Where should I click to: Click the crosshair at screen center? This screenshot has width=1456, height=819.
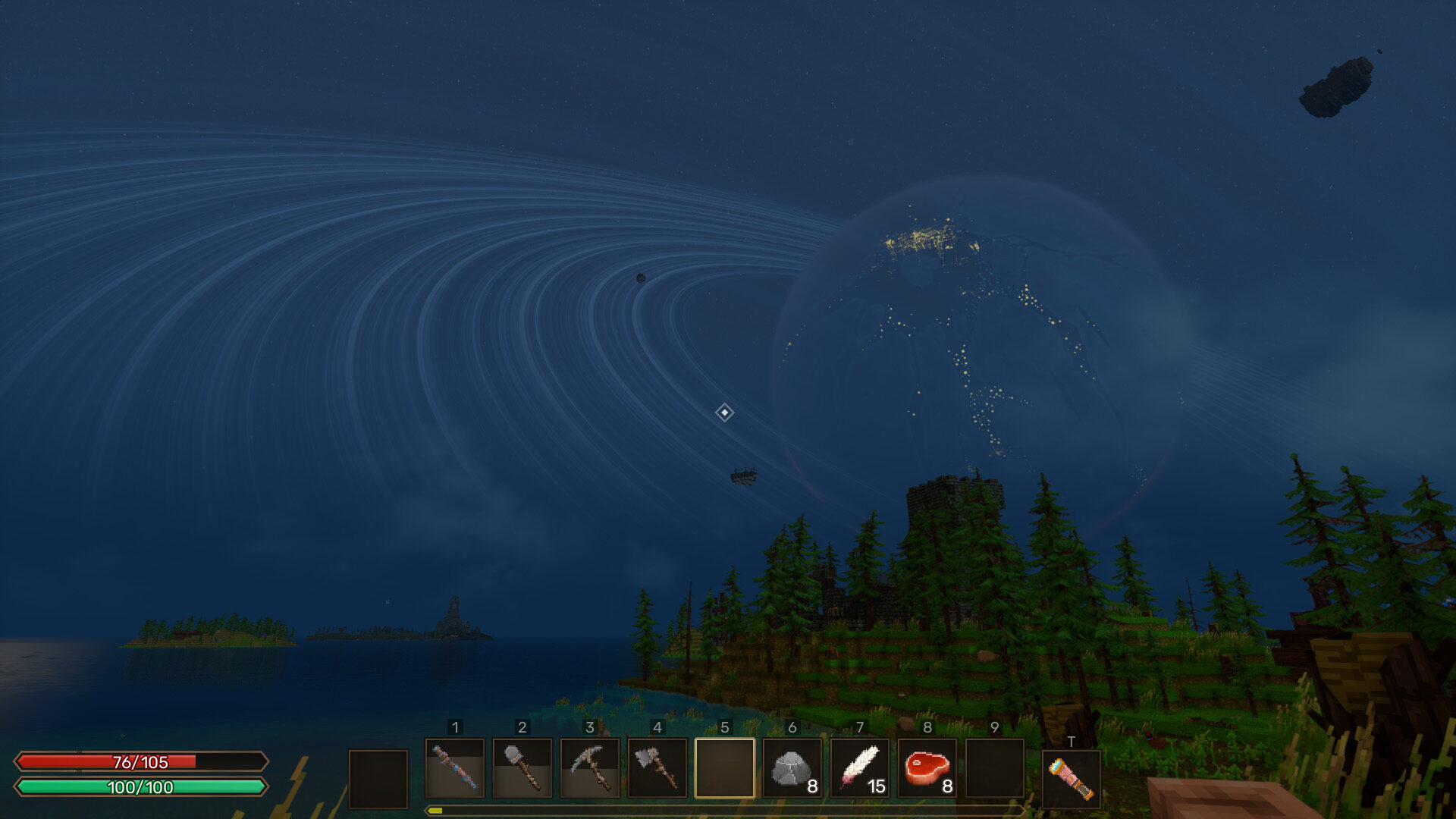(x=726, y=413)
